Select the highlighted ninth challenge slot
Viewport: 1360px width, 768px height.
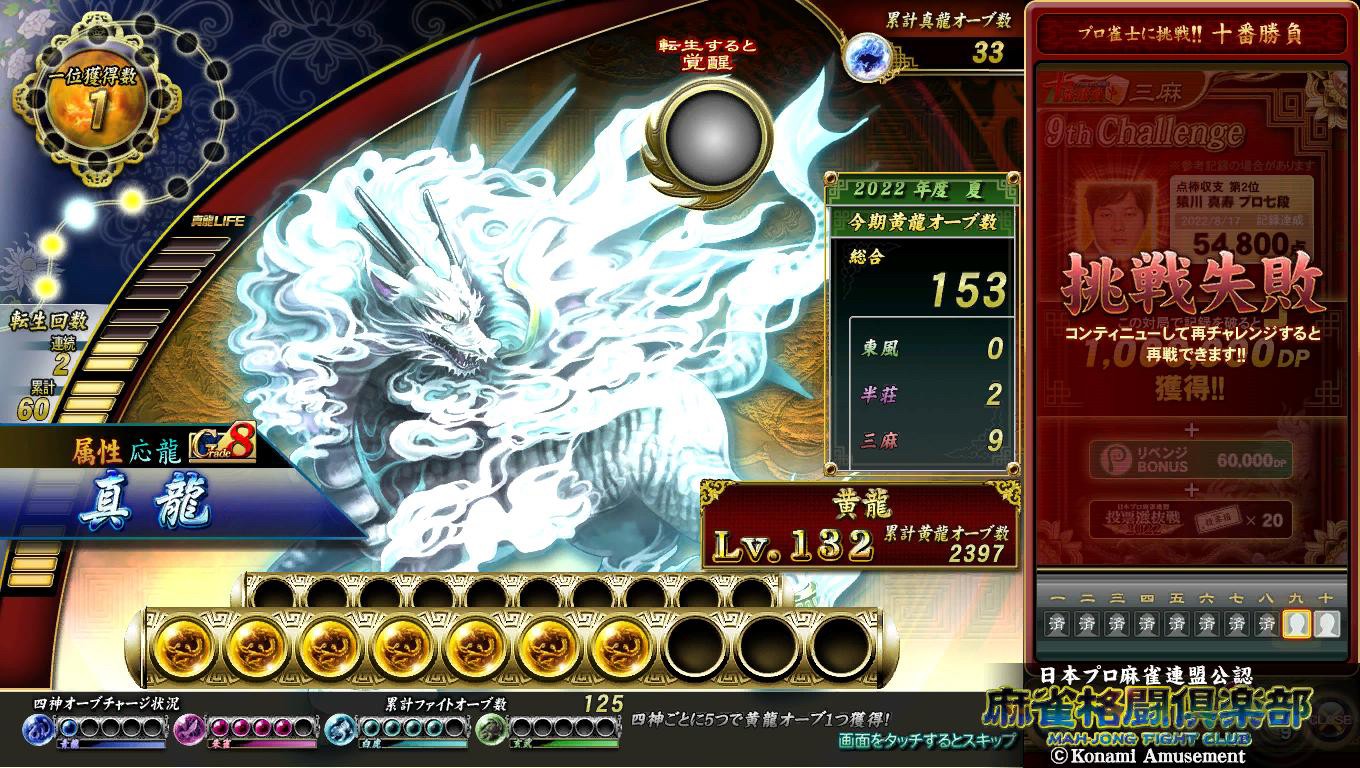(1297, 625)
